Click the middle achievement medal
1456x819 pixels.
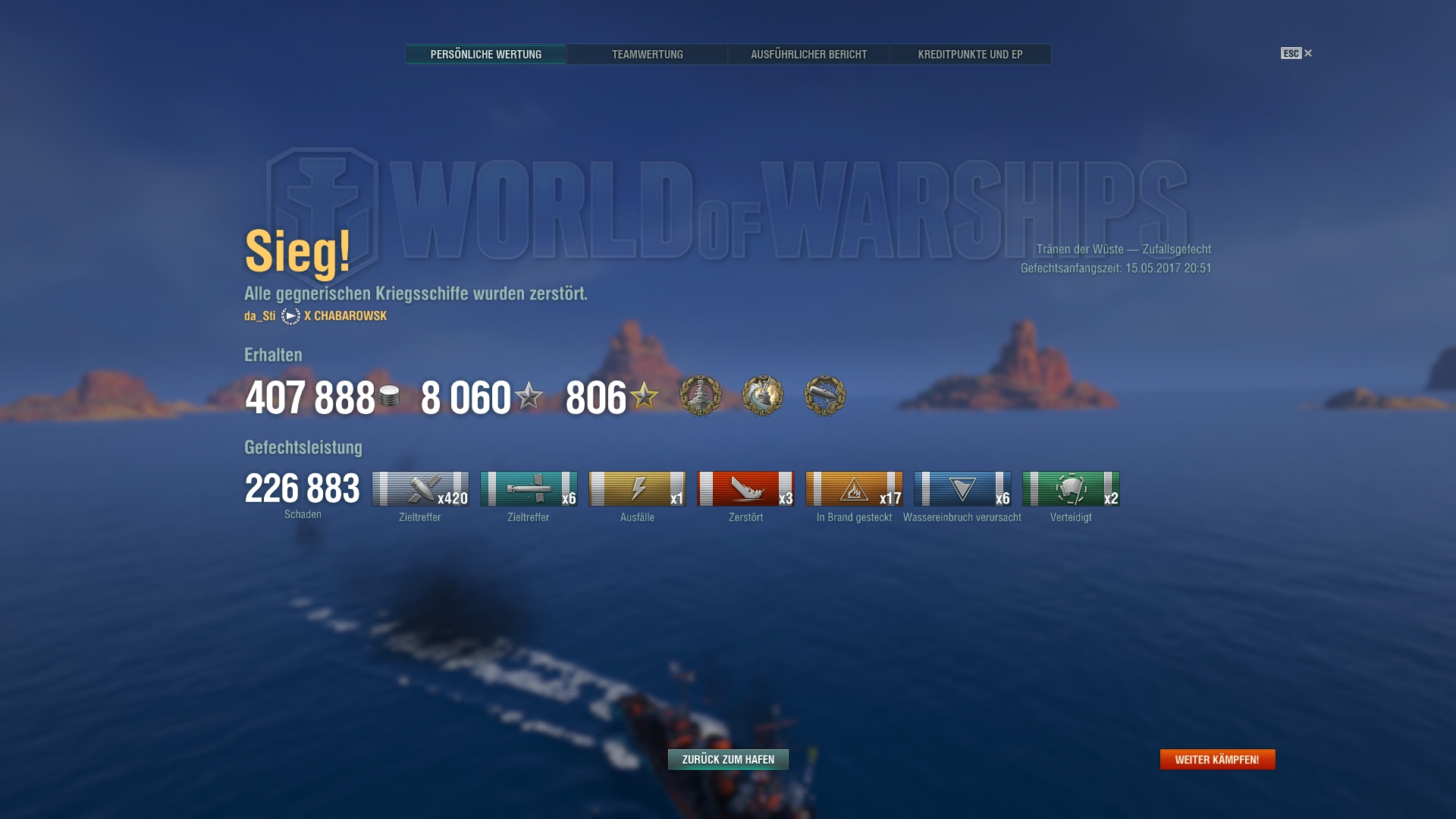pyautogui.click(x=763, y=395)
